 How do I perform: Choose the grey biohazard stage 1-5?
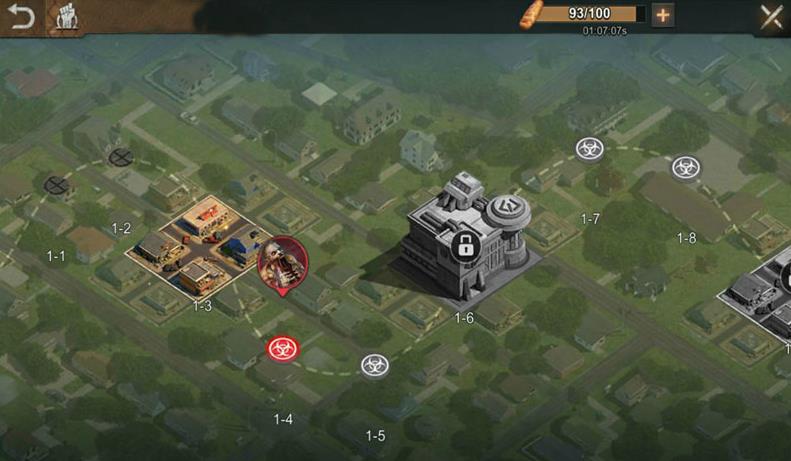click(x=375, y=365)
